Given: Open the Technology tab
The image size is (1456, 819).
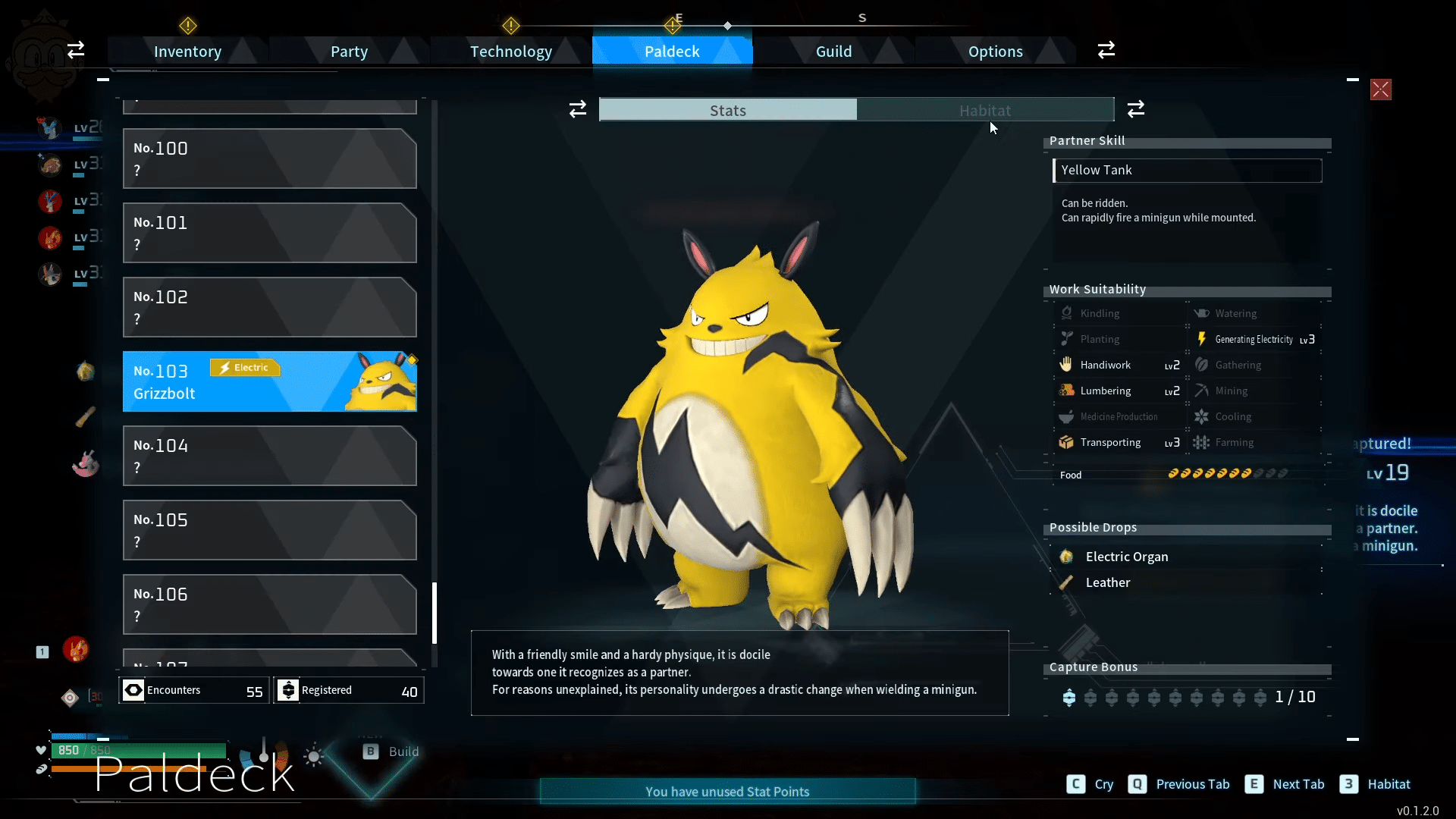Looking at the screenshot, I should tap(510, 52).
